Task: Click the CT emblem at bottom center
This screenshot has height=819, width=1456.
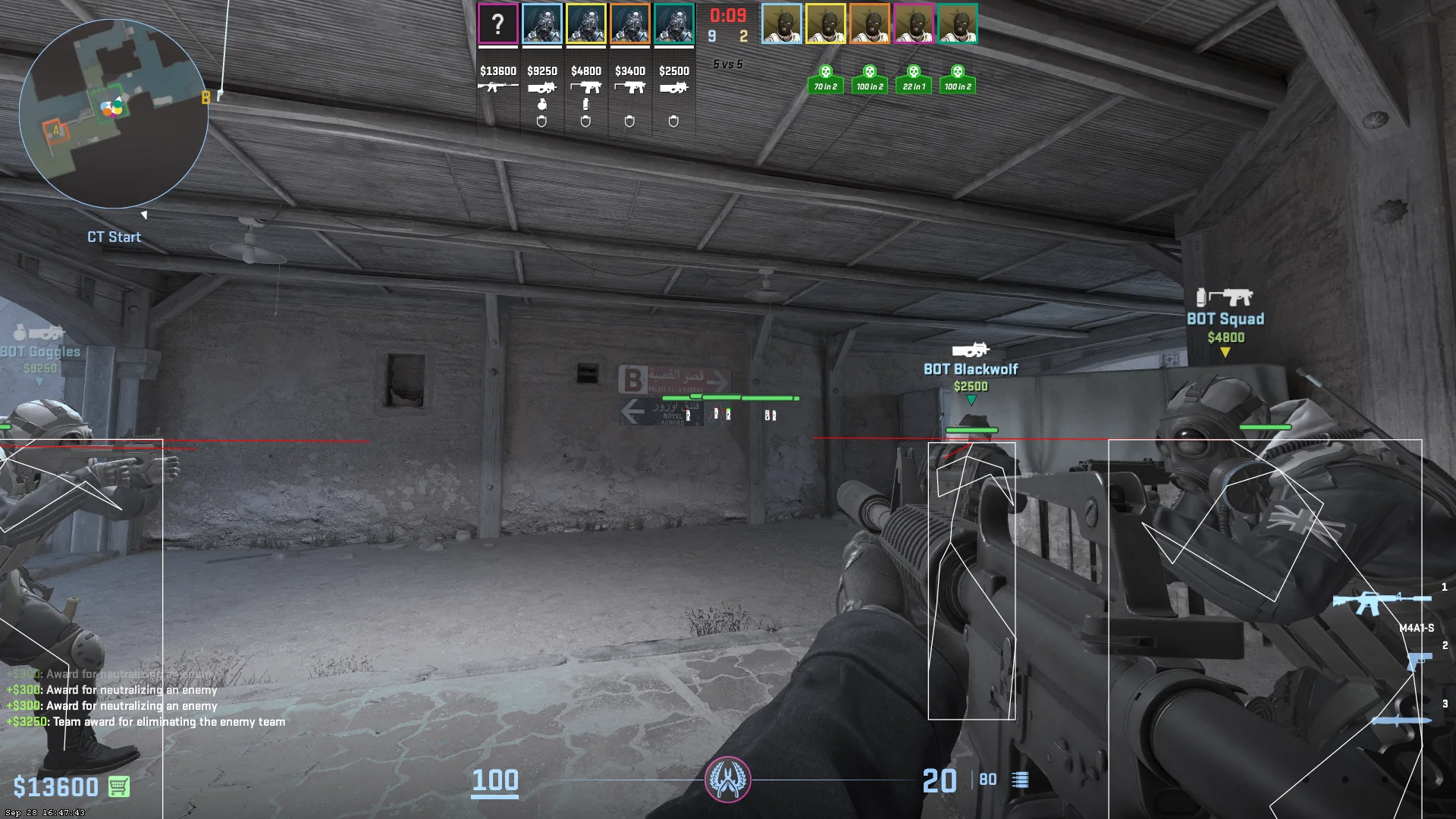Action: [x=727, y=779]
